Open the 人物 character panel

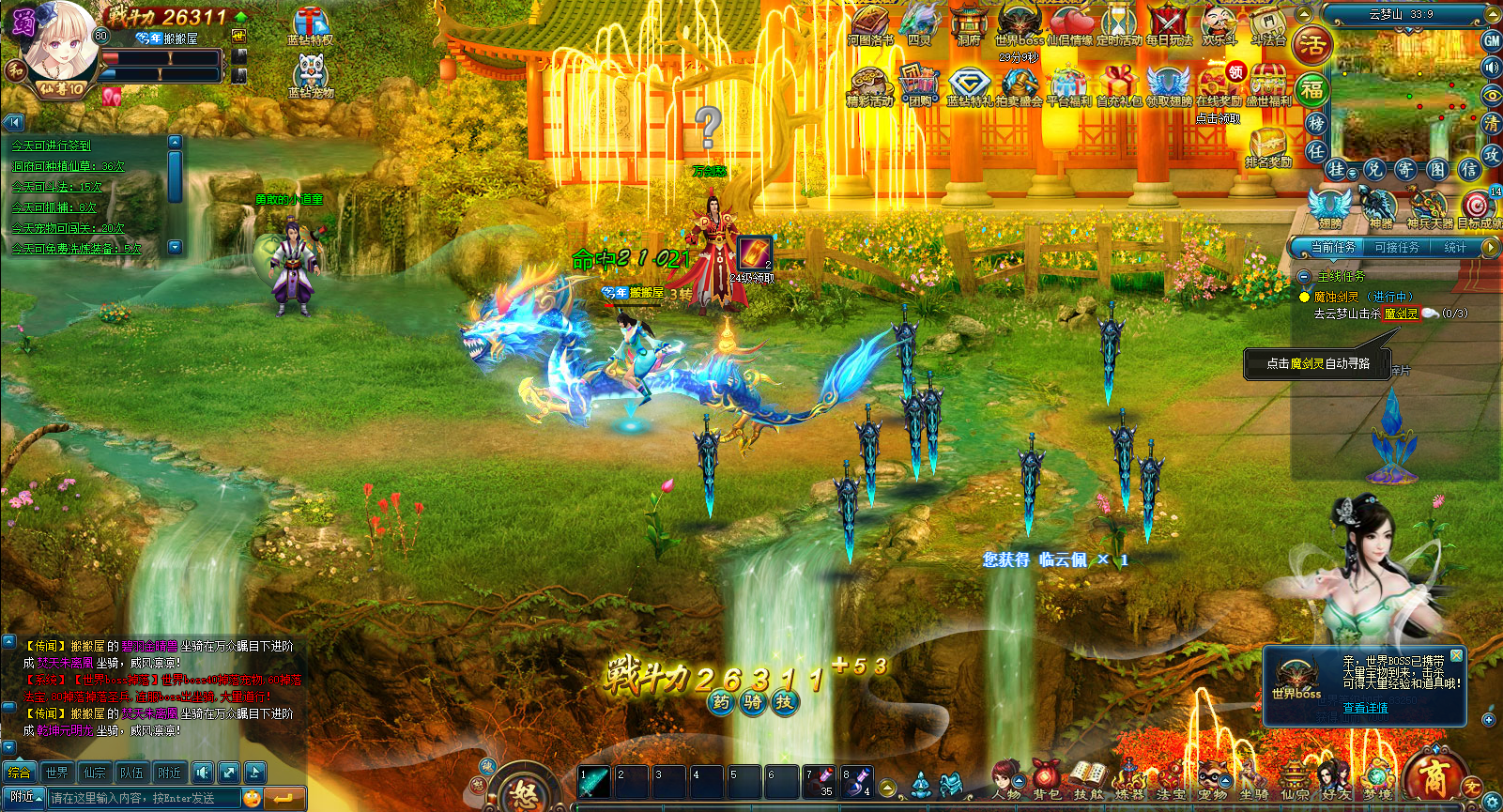click(1005, 779)
